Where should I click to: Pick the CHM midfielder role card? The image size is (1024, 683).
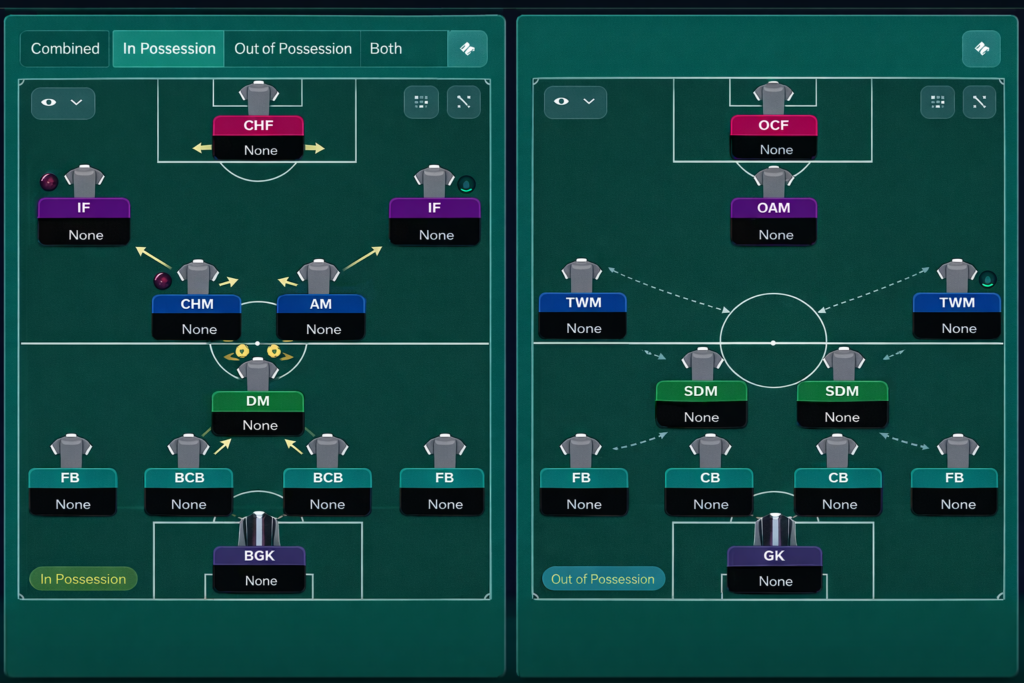pos(197,316)
